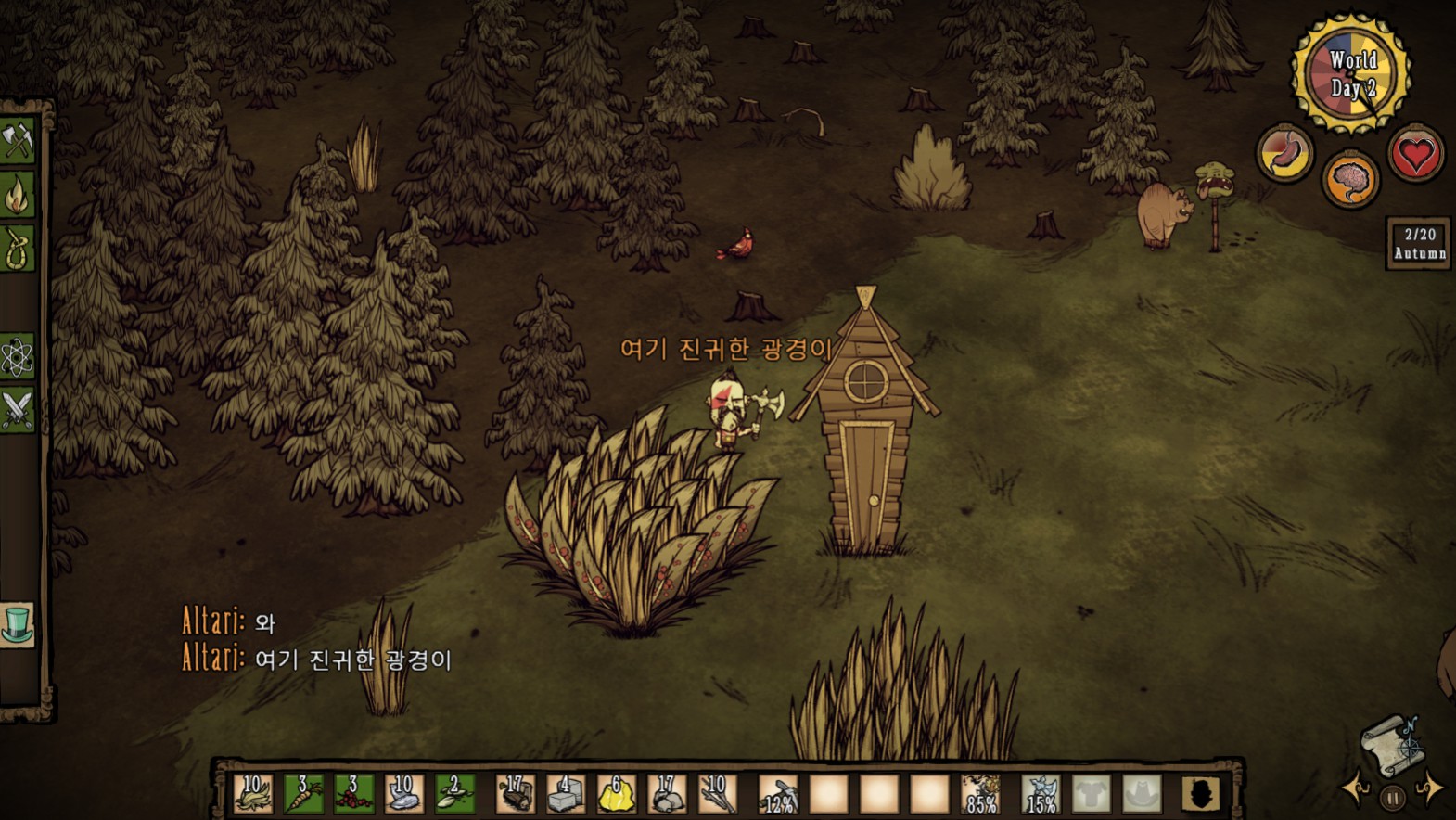This screenshot has width=1456, height=820.
Task: Open the crossed swords Fight tab
Action: pos(17,410)
